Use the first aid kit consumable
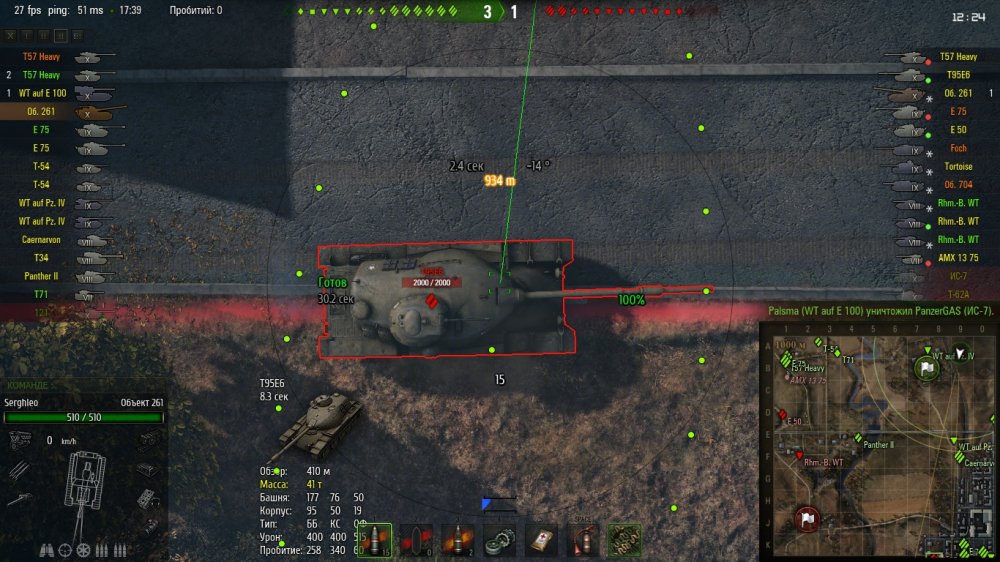1000x562 pixels. coord(541,540)
